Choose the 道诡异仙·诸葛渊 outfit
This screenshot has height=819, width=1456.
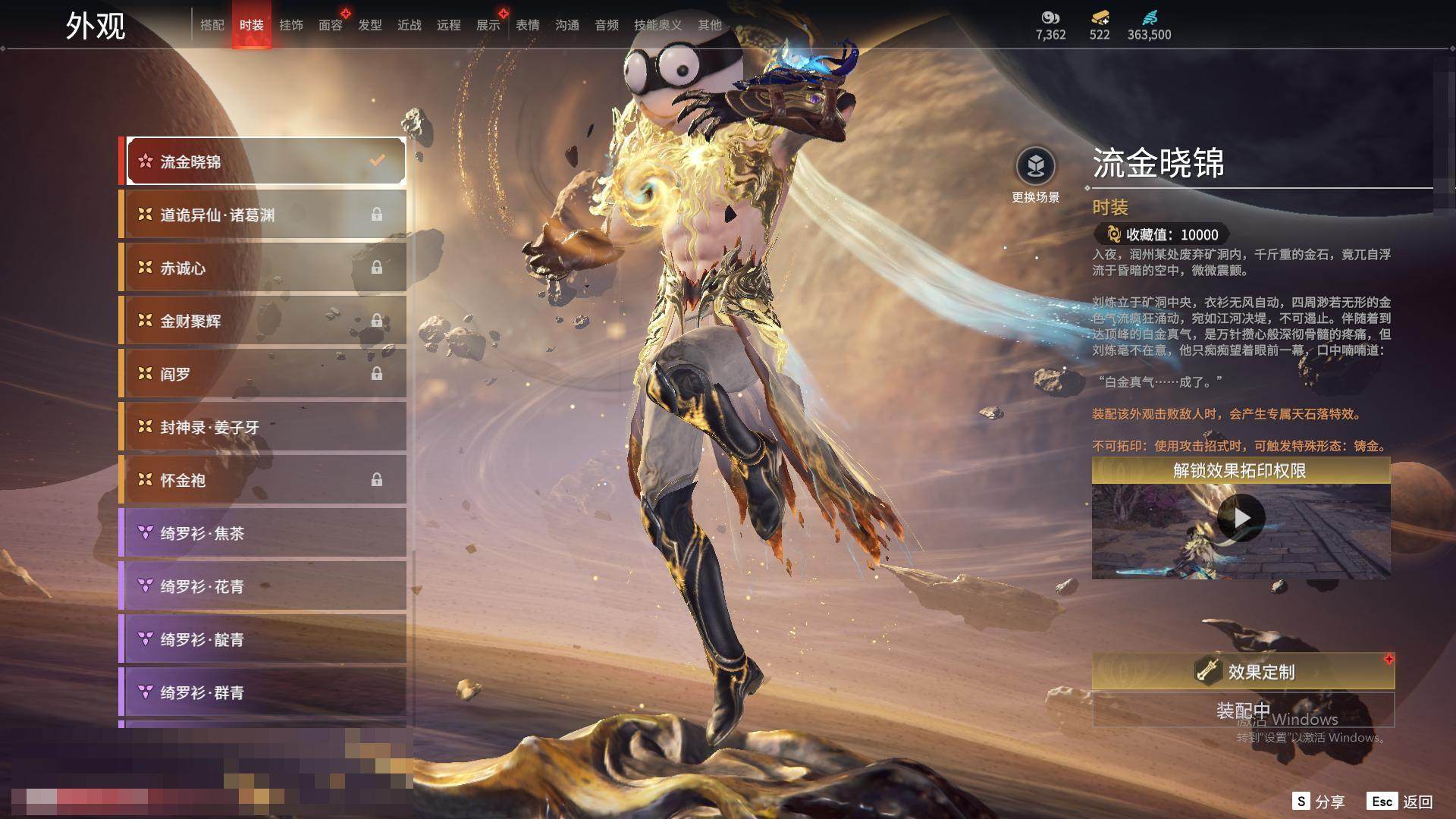coord(265,215)
